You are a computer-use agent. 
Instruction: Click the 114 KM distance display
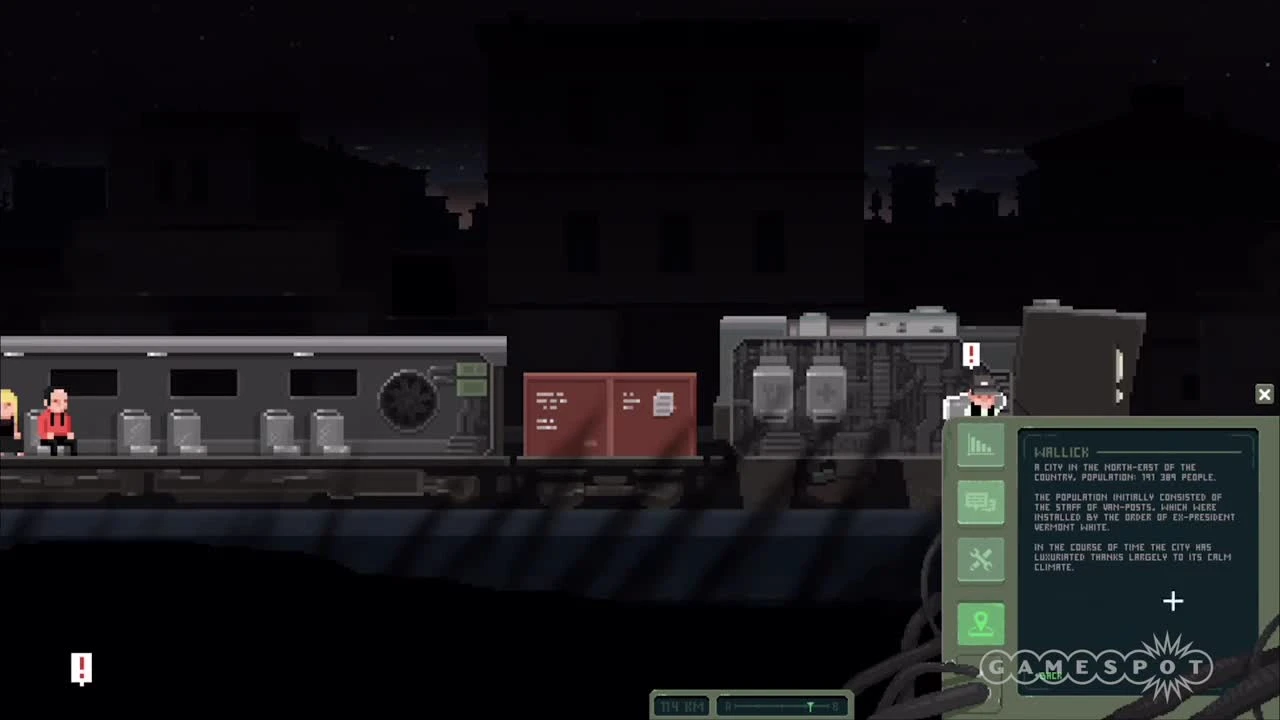pos(682,706)
